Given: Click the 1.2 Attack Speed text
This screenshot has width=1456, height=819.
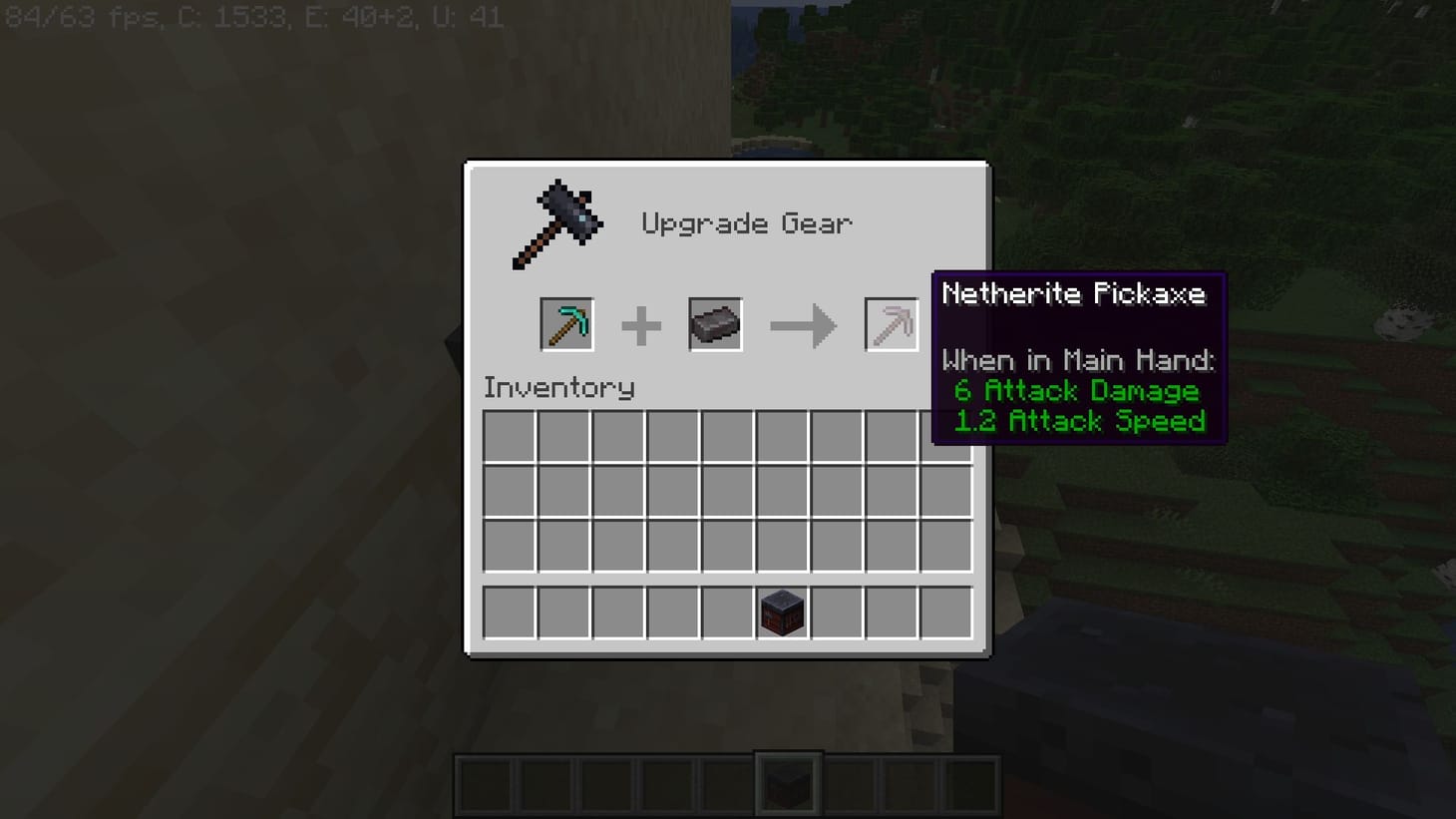Looking at the screenshot, I should (x=1079, y=421).
